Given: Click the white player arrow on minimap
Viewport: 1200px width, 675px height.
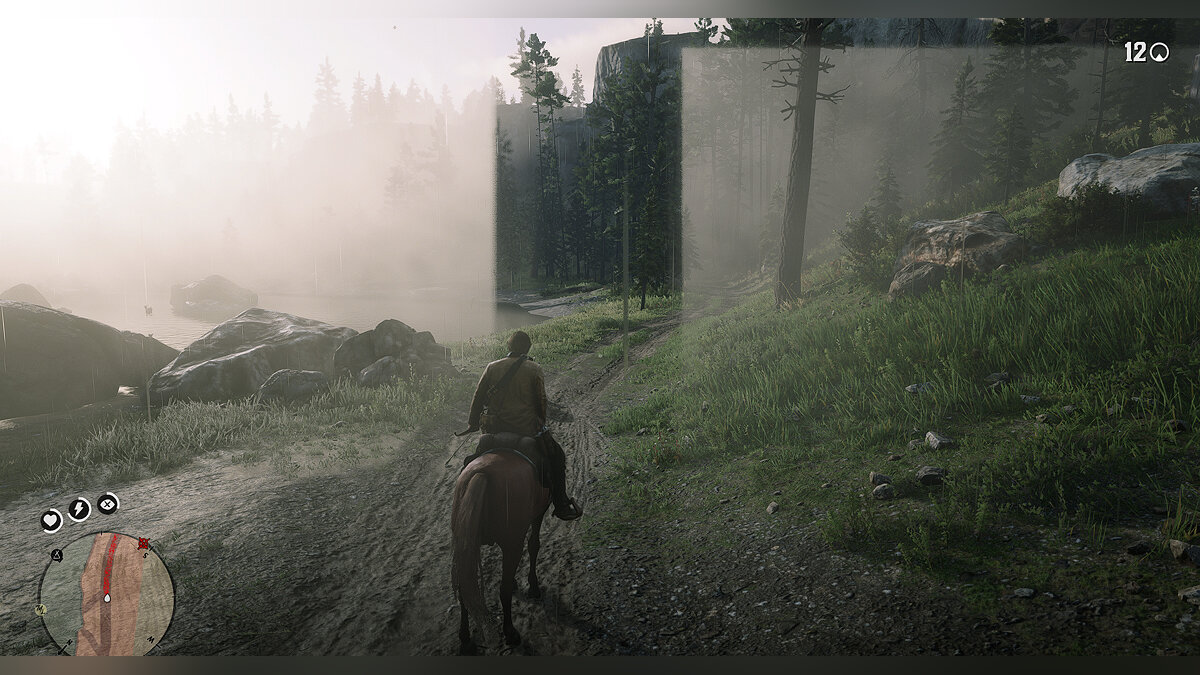Looking at the screenshot, I should (x=107, y=597).
